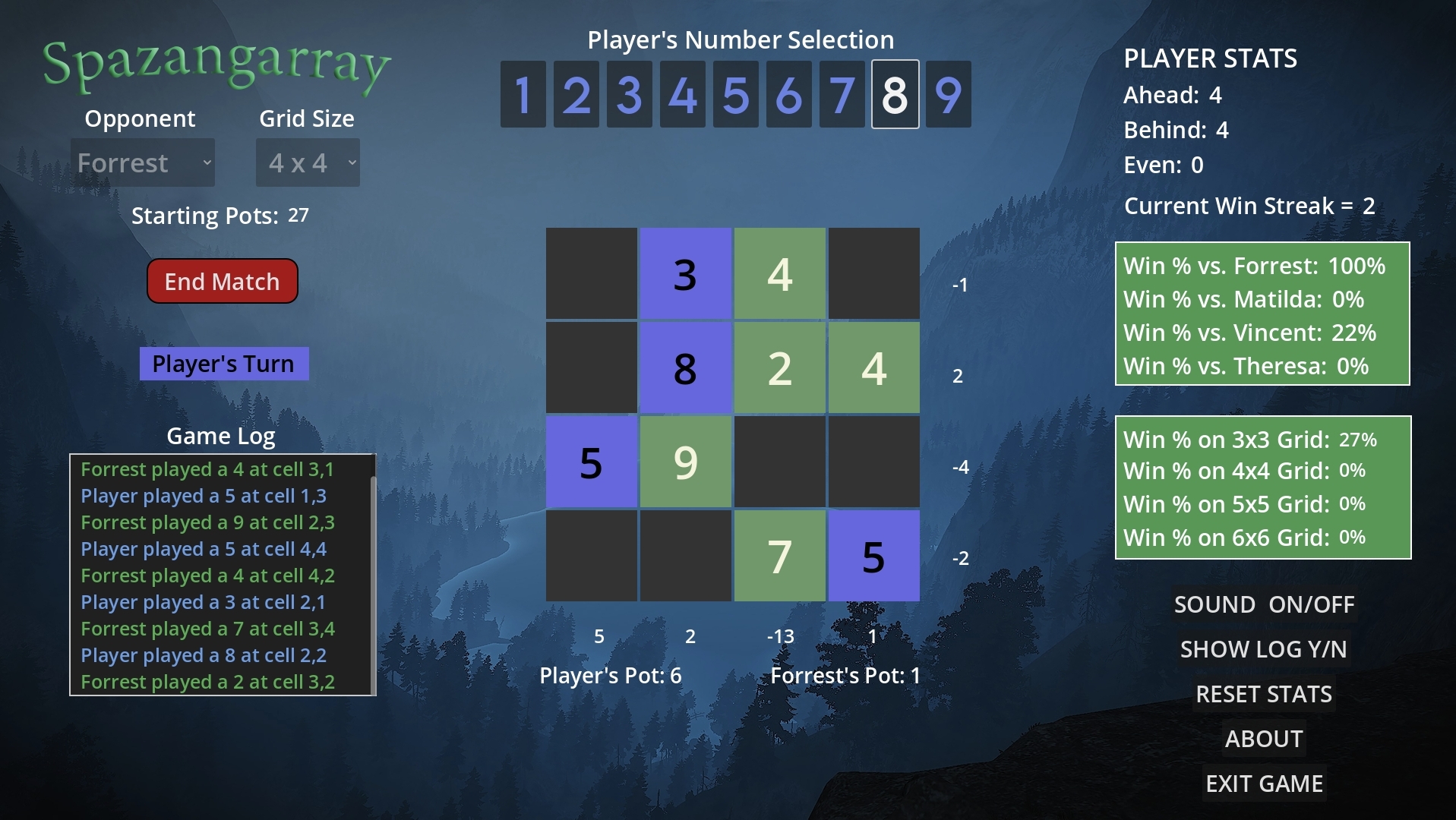Select number 9 from the number selection

[948, 94]
